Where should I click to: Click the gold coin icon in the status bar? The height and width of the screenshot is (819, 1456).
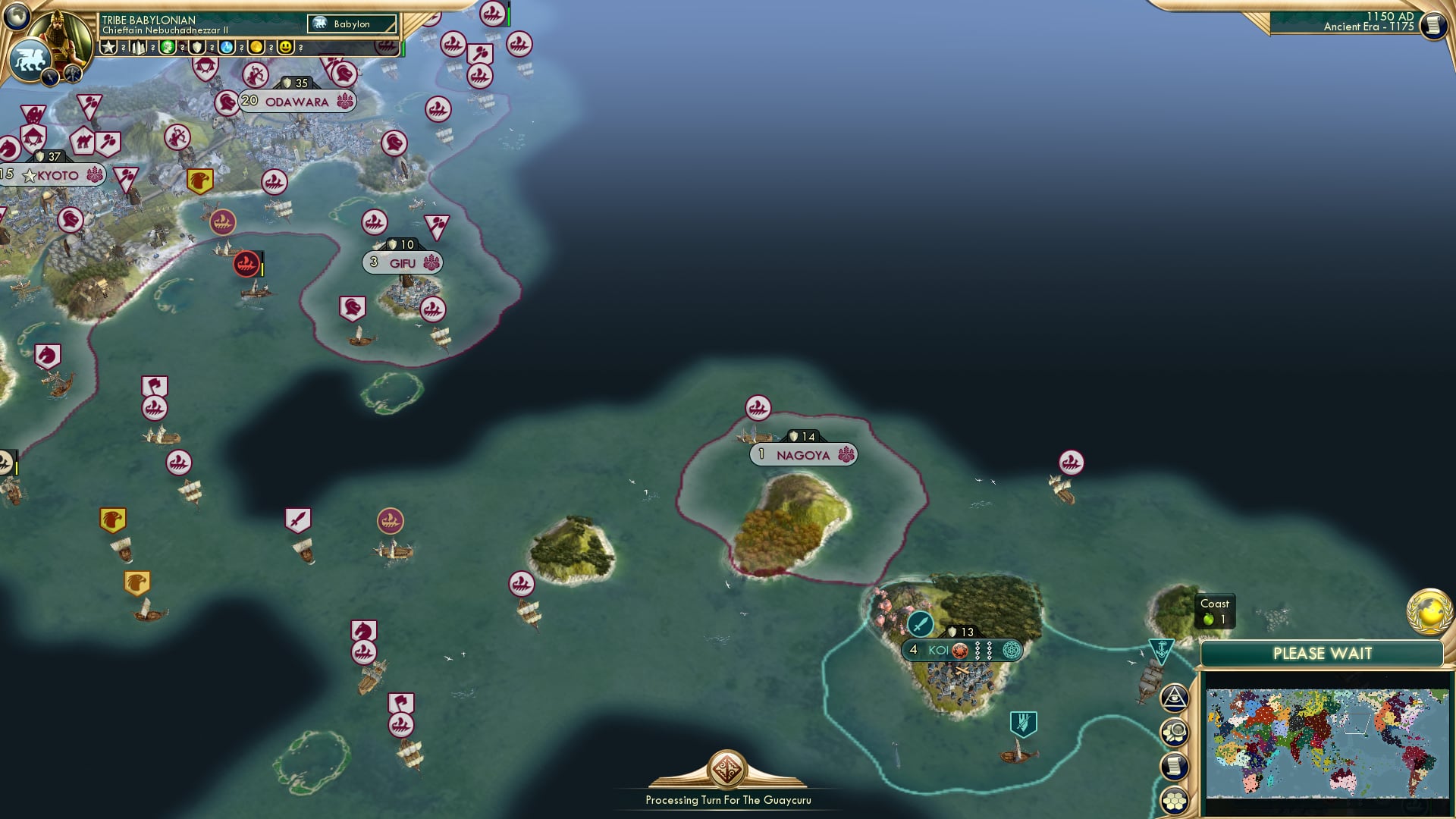(x=257, y=47)
